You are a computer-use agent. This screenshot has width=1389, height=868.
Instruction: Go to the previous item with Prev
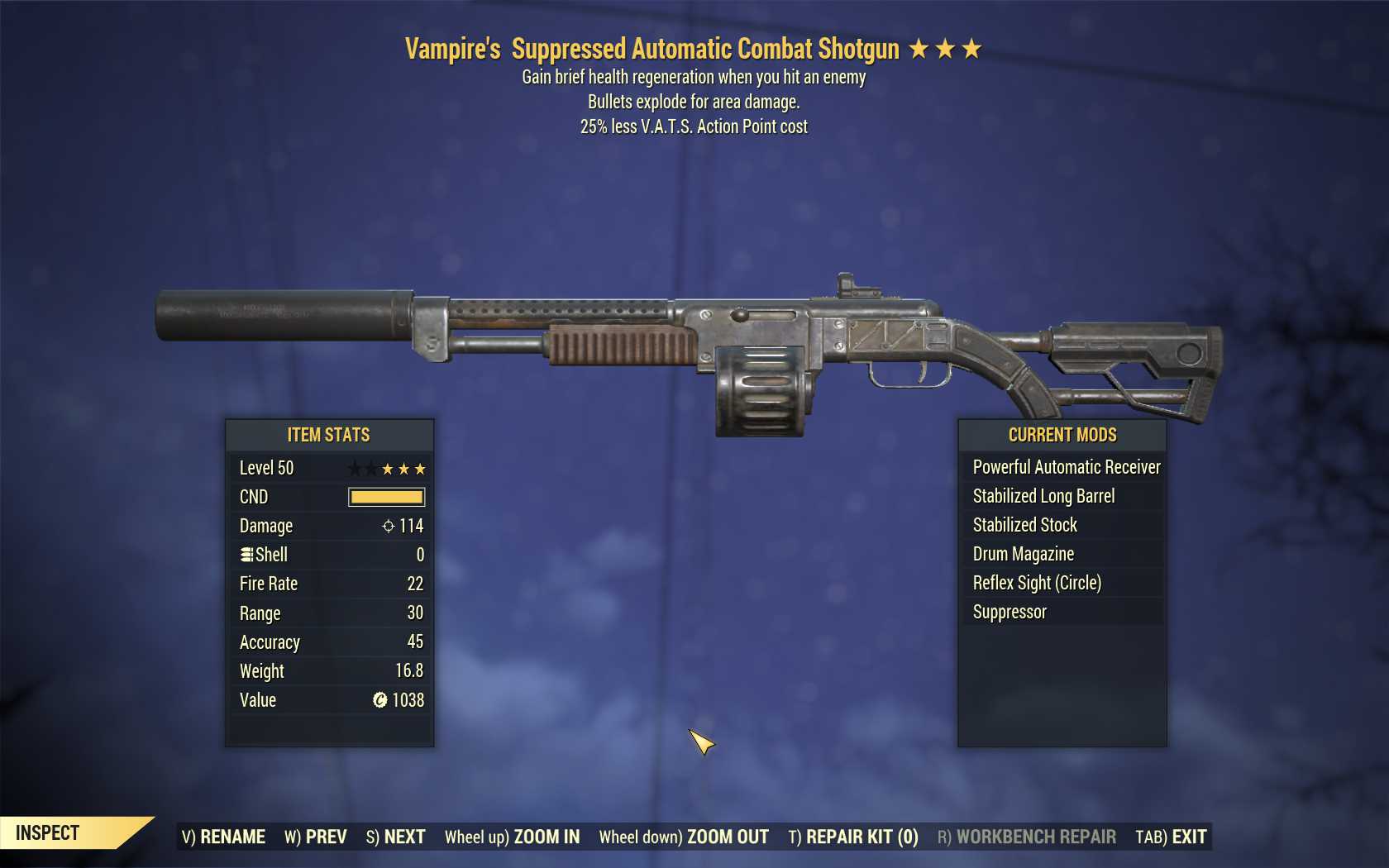coord(316,837)
